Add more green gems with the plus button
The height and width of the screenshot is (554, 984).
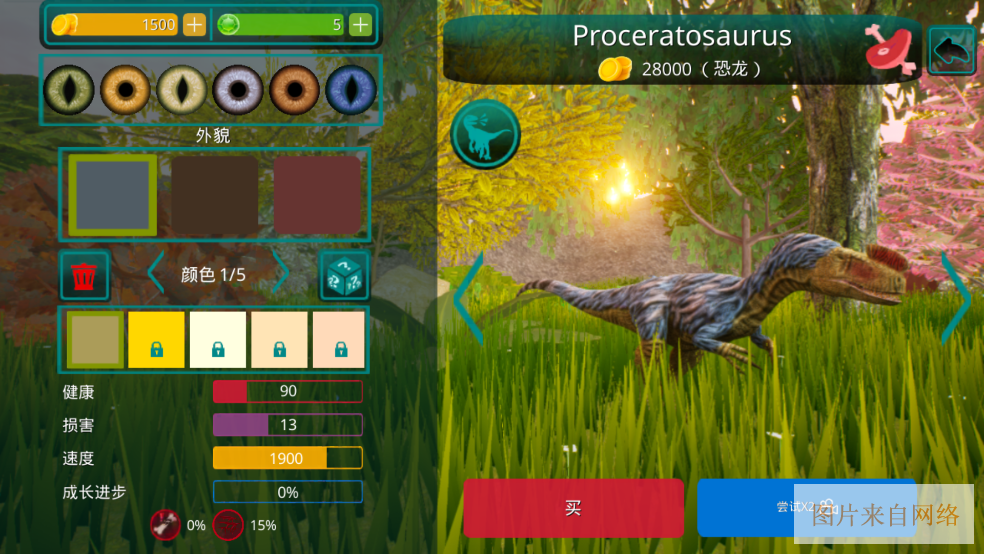coord(360,25)
